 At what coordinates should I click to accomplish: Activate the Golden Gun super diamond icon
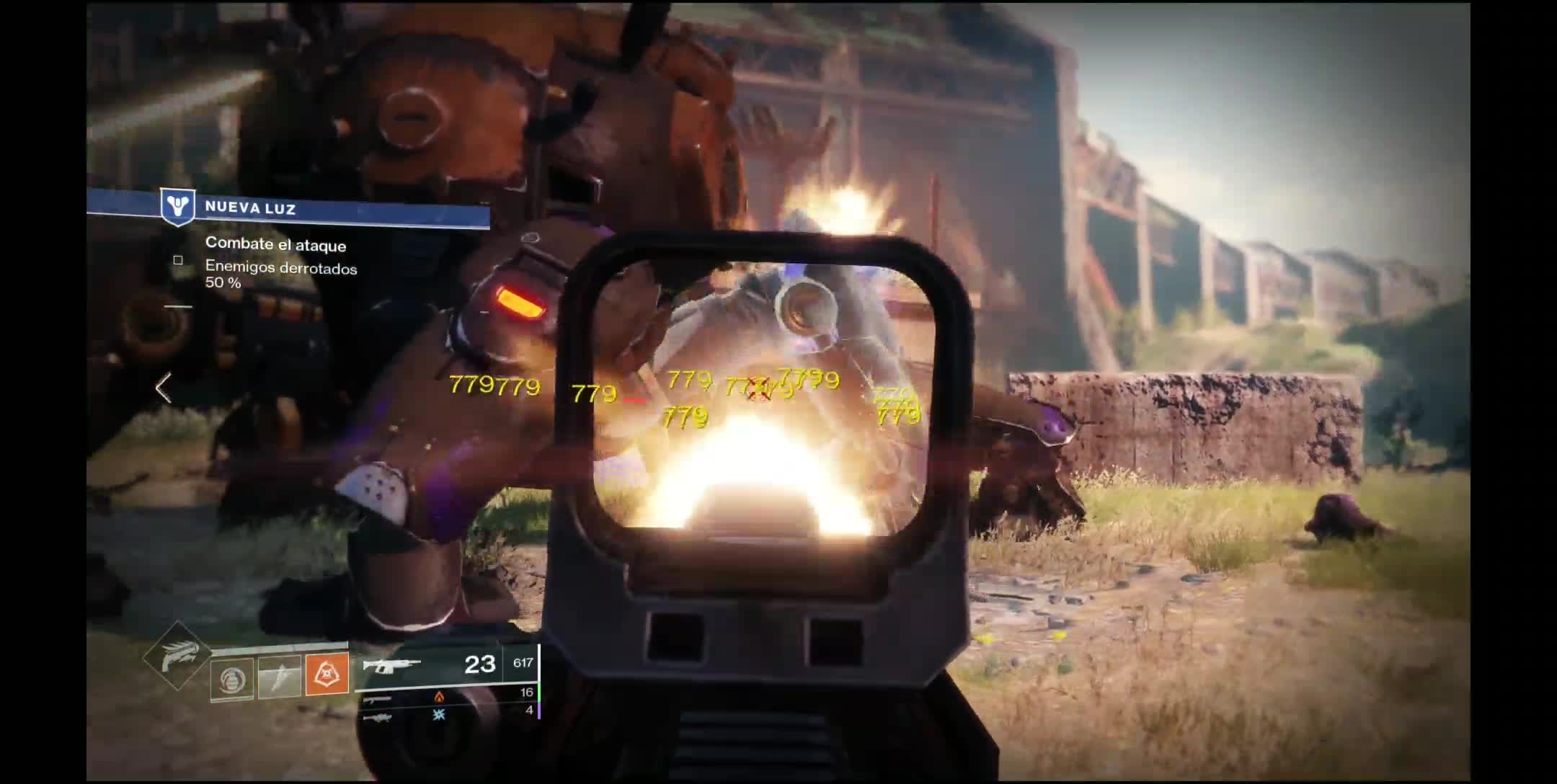tap(177, 656)
